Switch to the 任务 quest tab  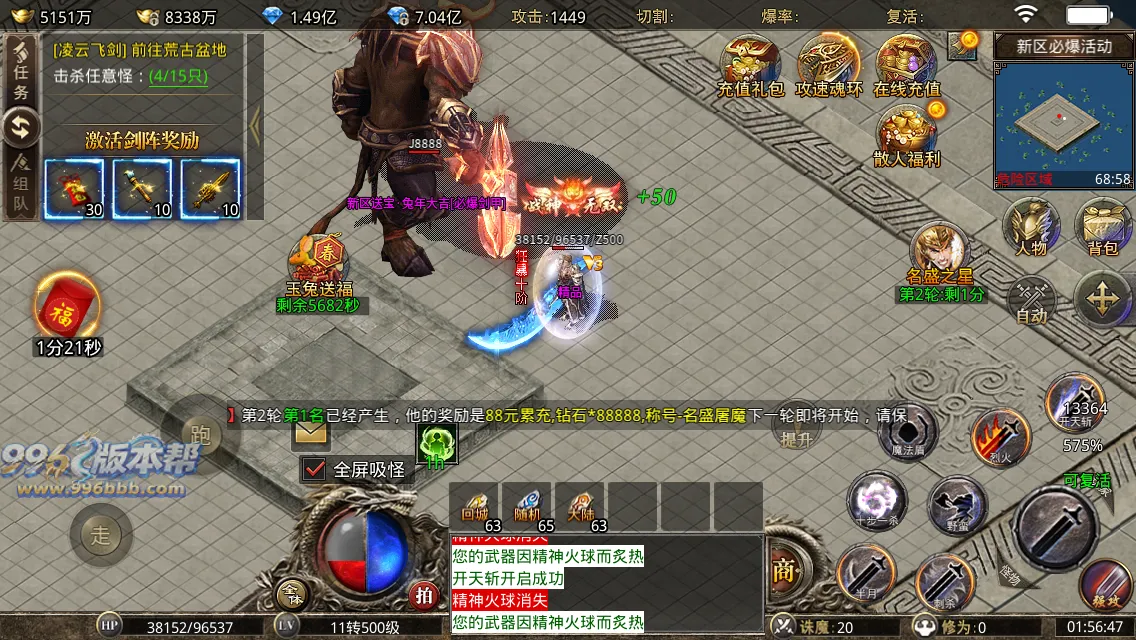pyautogui.click(x=21, y=70)
